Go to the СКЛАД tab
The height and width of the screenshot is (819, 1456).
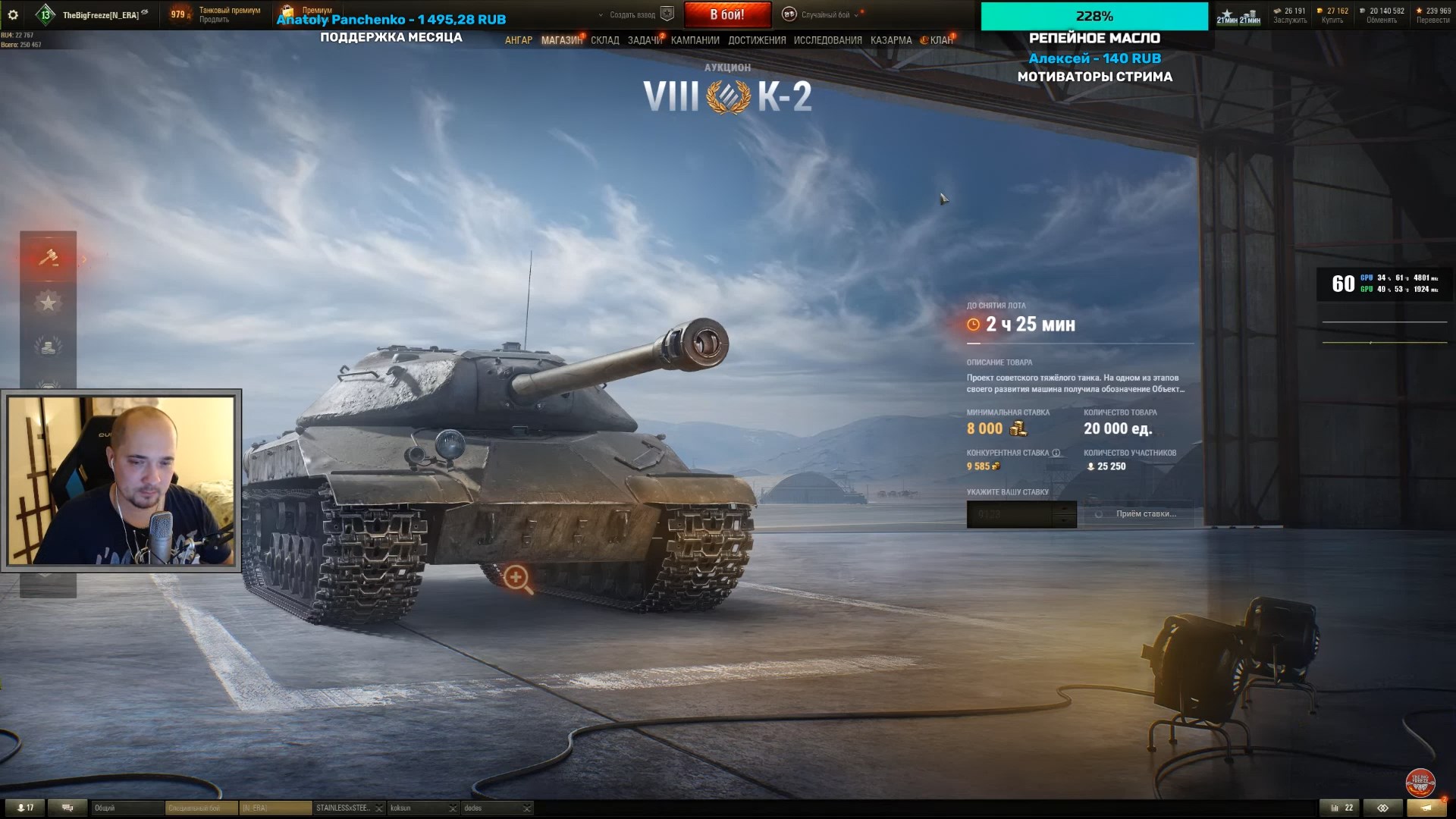point(605,40)
